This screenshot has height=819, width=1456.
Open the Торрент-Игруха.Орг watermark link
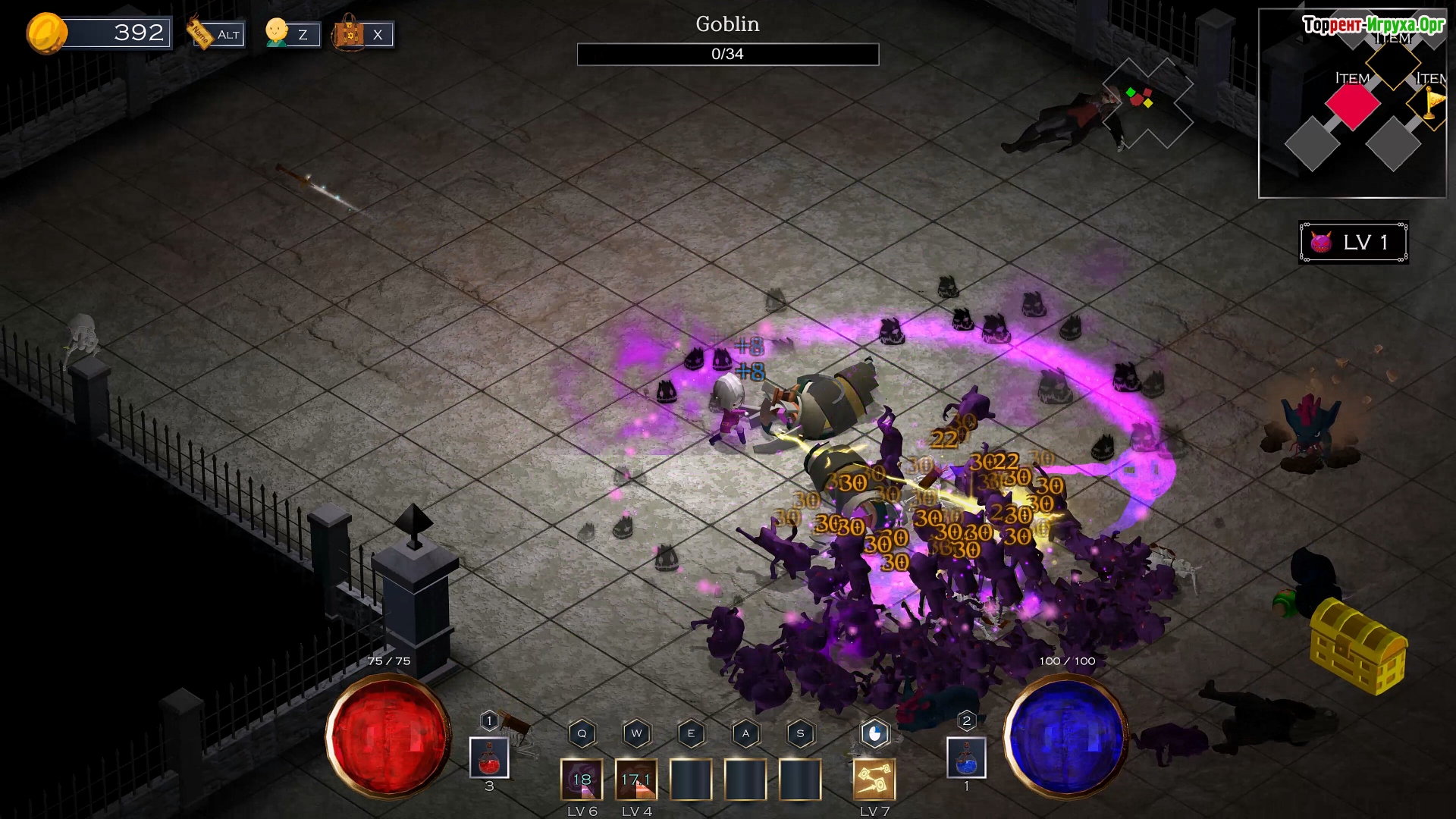(x=1373, y=25)
